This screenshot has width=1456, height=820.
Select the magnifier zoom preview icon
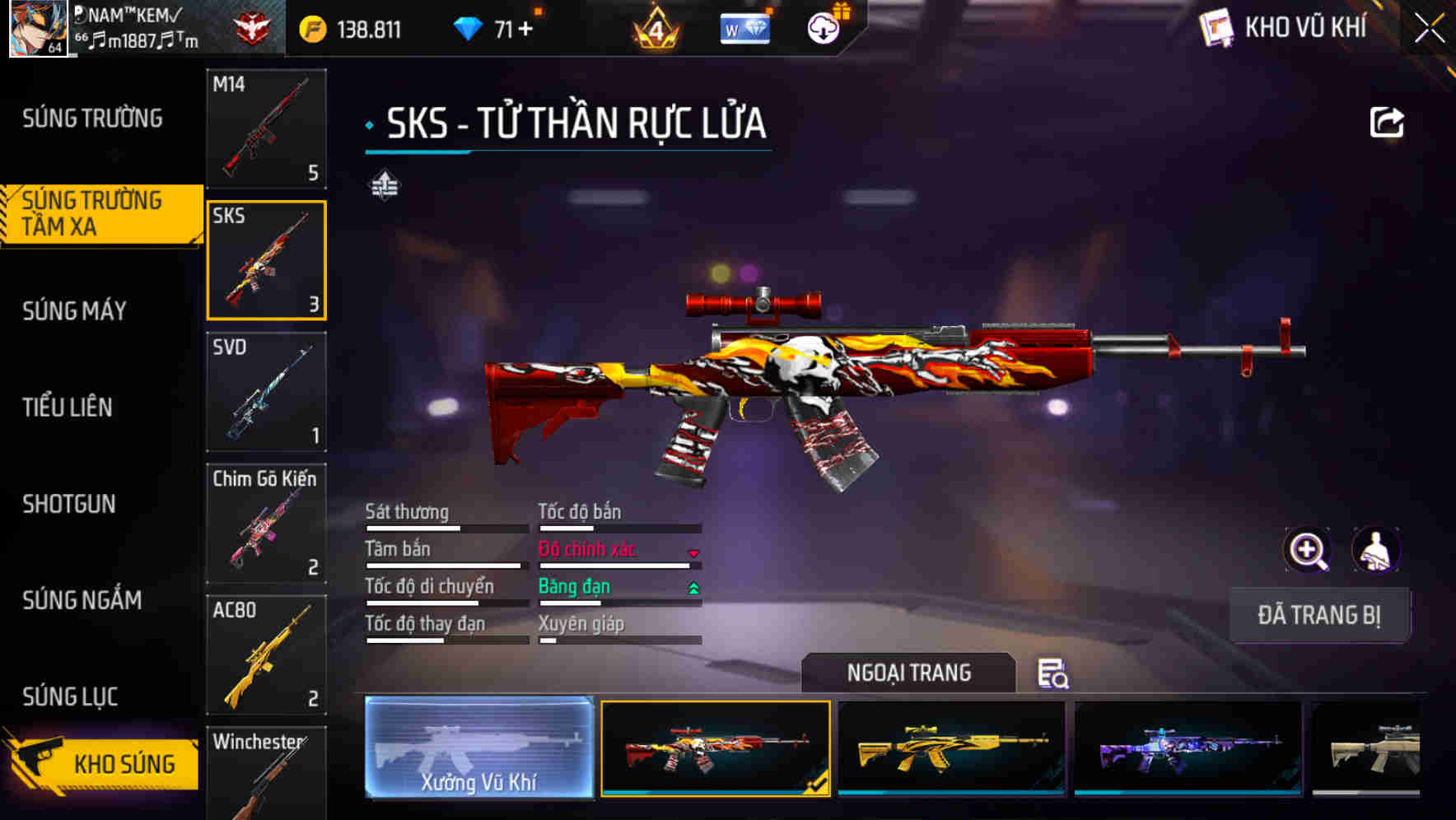[1308, 550]
